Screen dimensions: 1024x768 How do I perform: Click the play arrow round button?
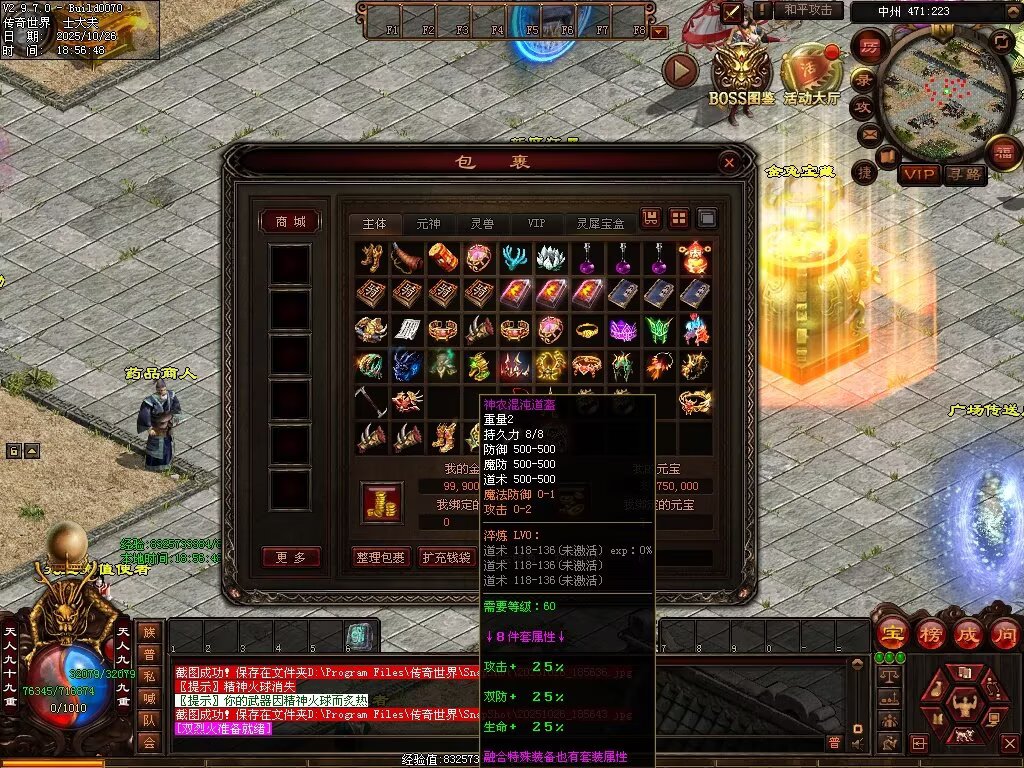click(x=681, y=70)
